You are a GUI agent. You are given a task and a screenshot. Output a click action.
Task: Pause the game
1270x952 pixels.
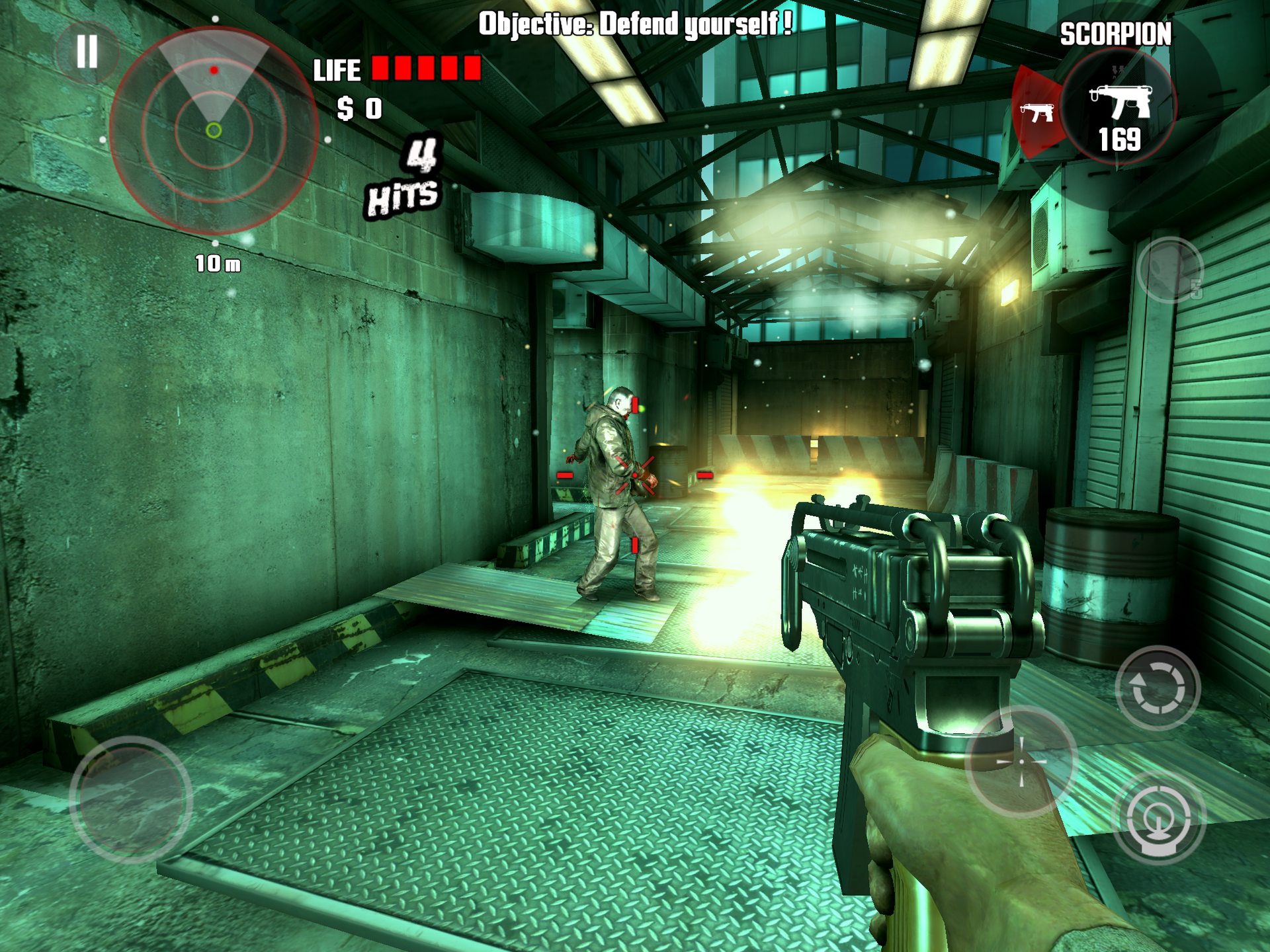pyautogui.click(x=87, y=52)
